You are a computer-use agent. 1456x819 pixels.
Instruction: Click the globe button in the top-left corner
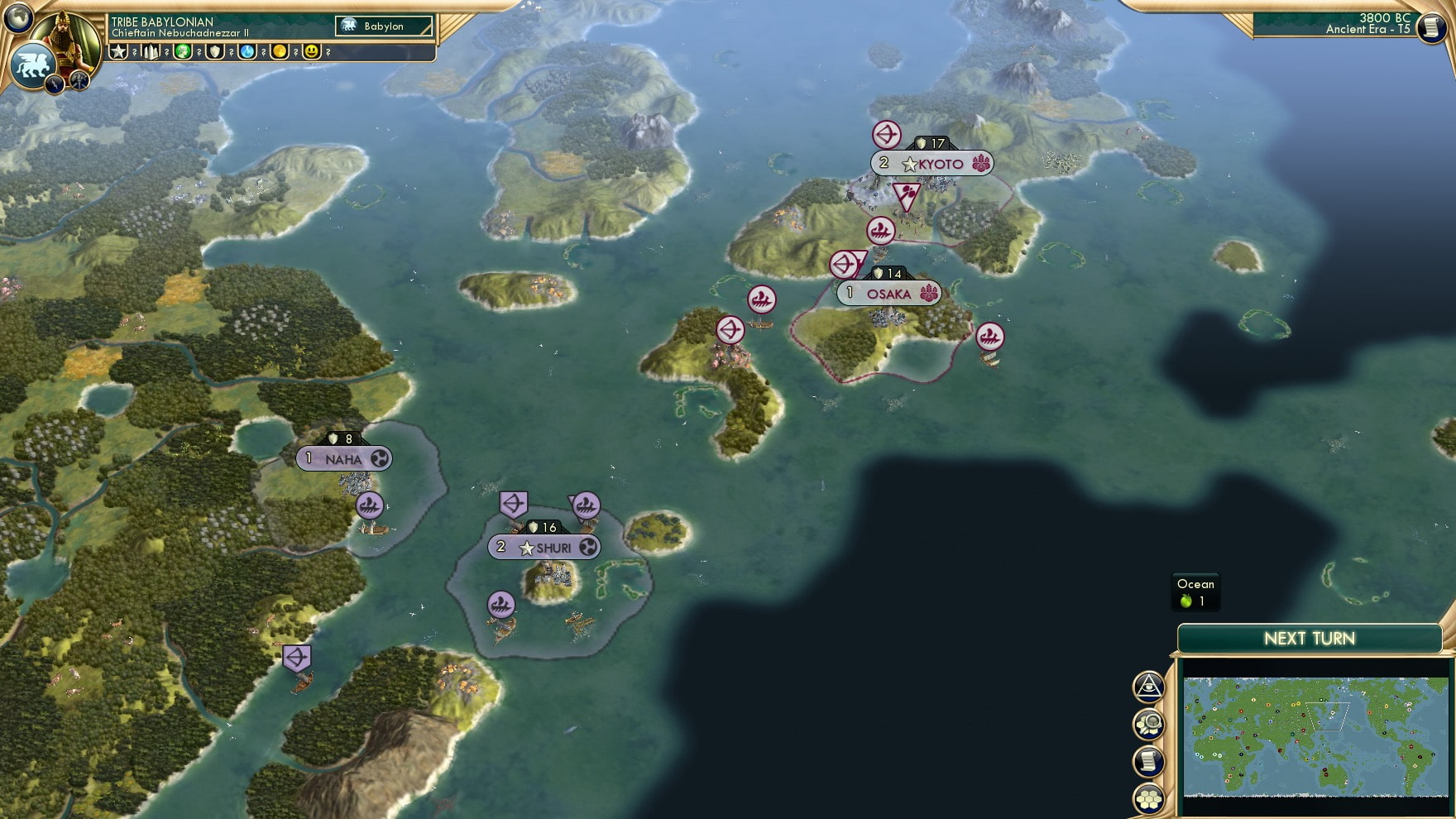click(x=19, y=19)
